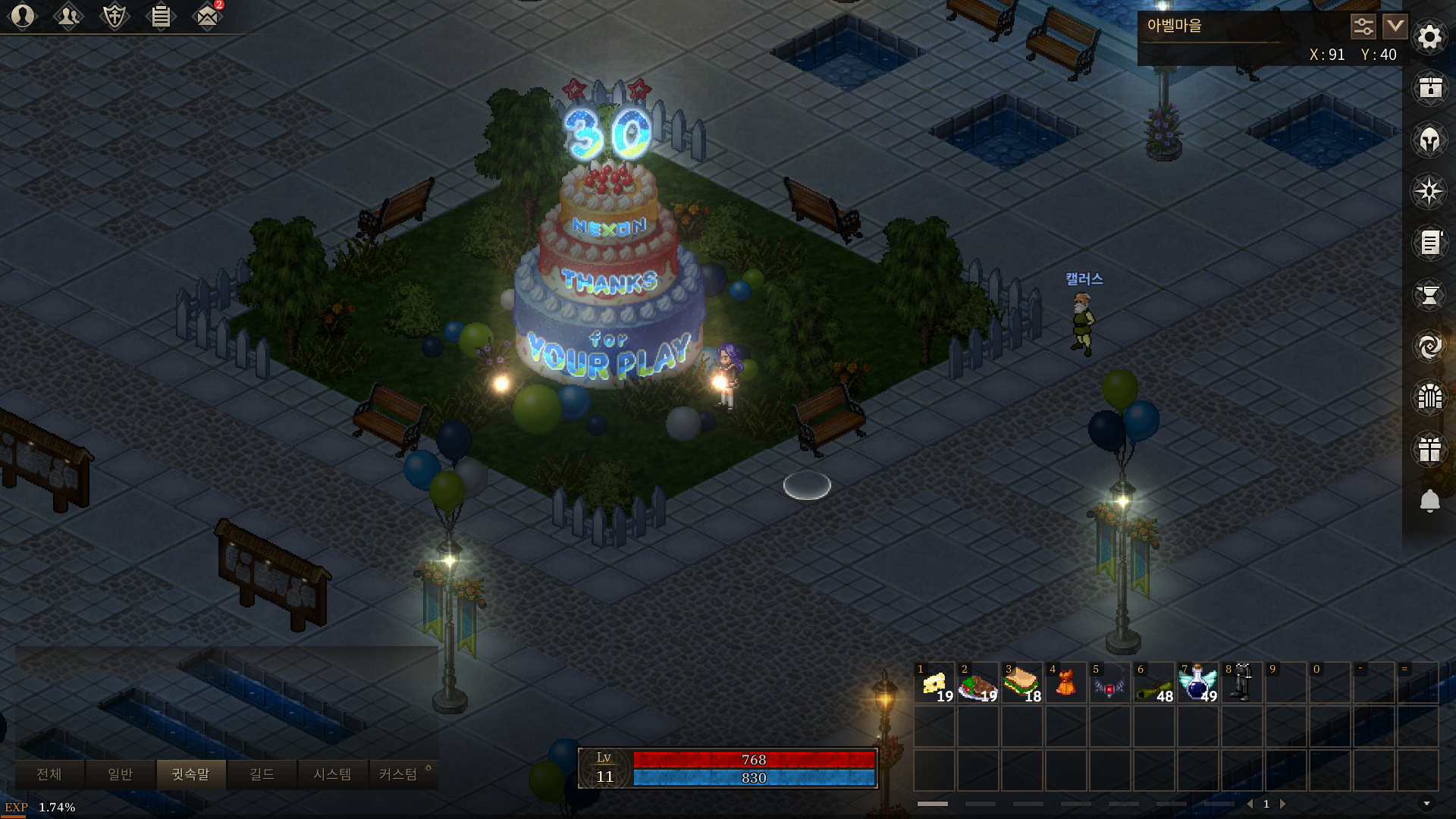1456x819 pixels.
Task: Open the character profile icon
Action: (23, 16)
